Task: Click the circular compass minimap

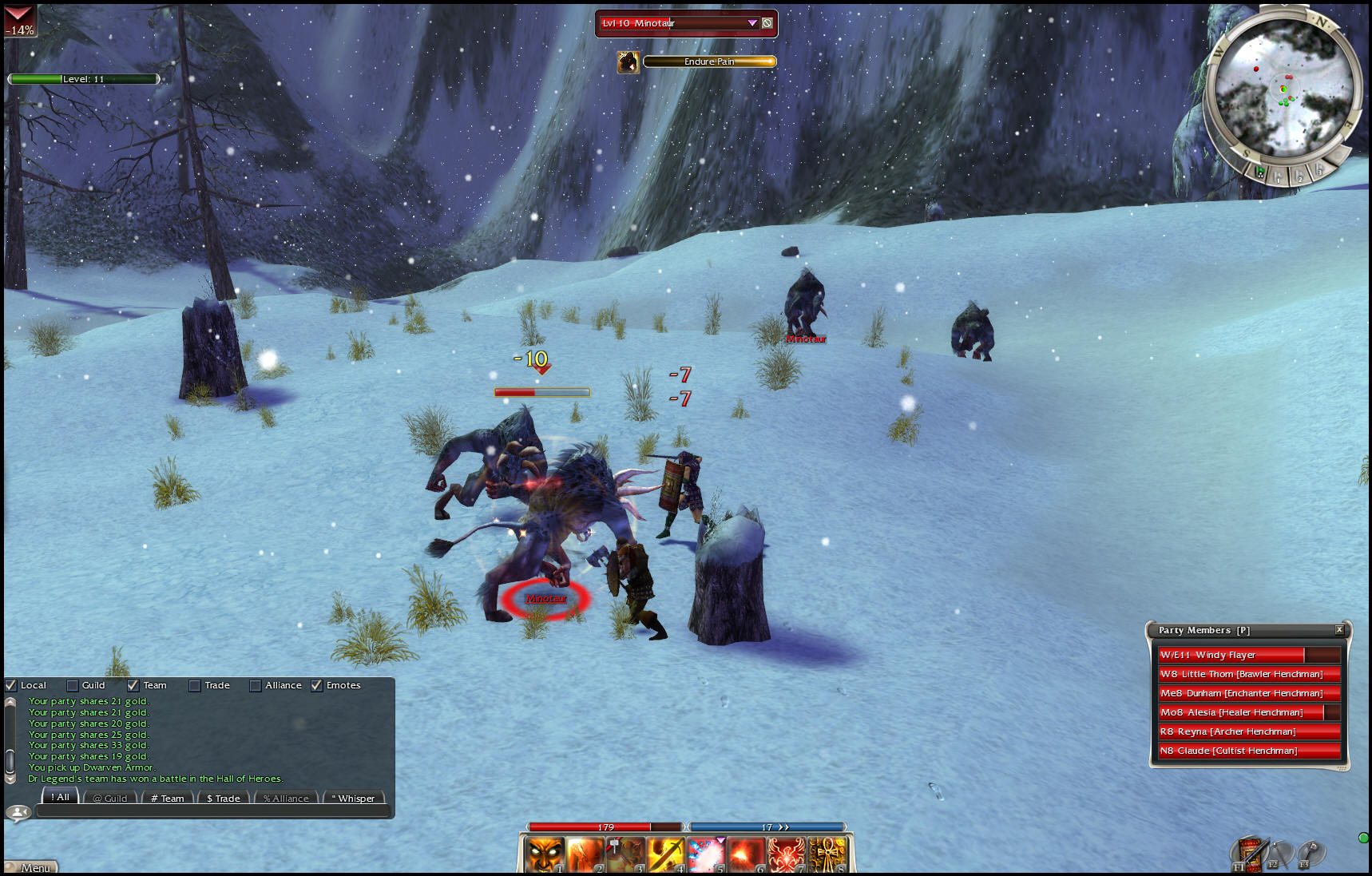Action: [1283, 88]
